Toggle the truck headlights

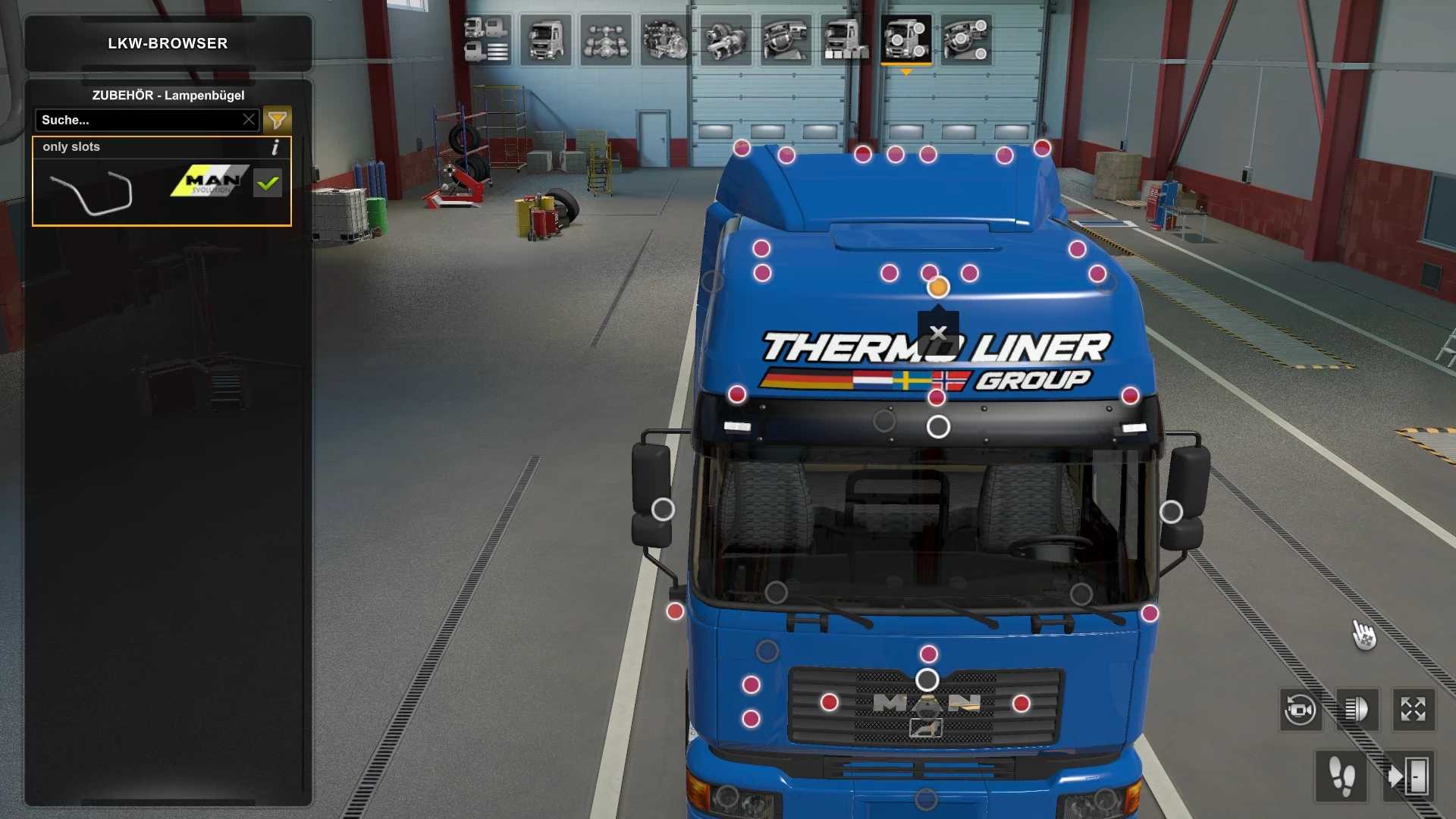[1356, 711]
